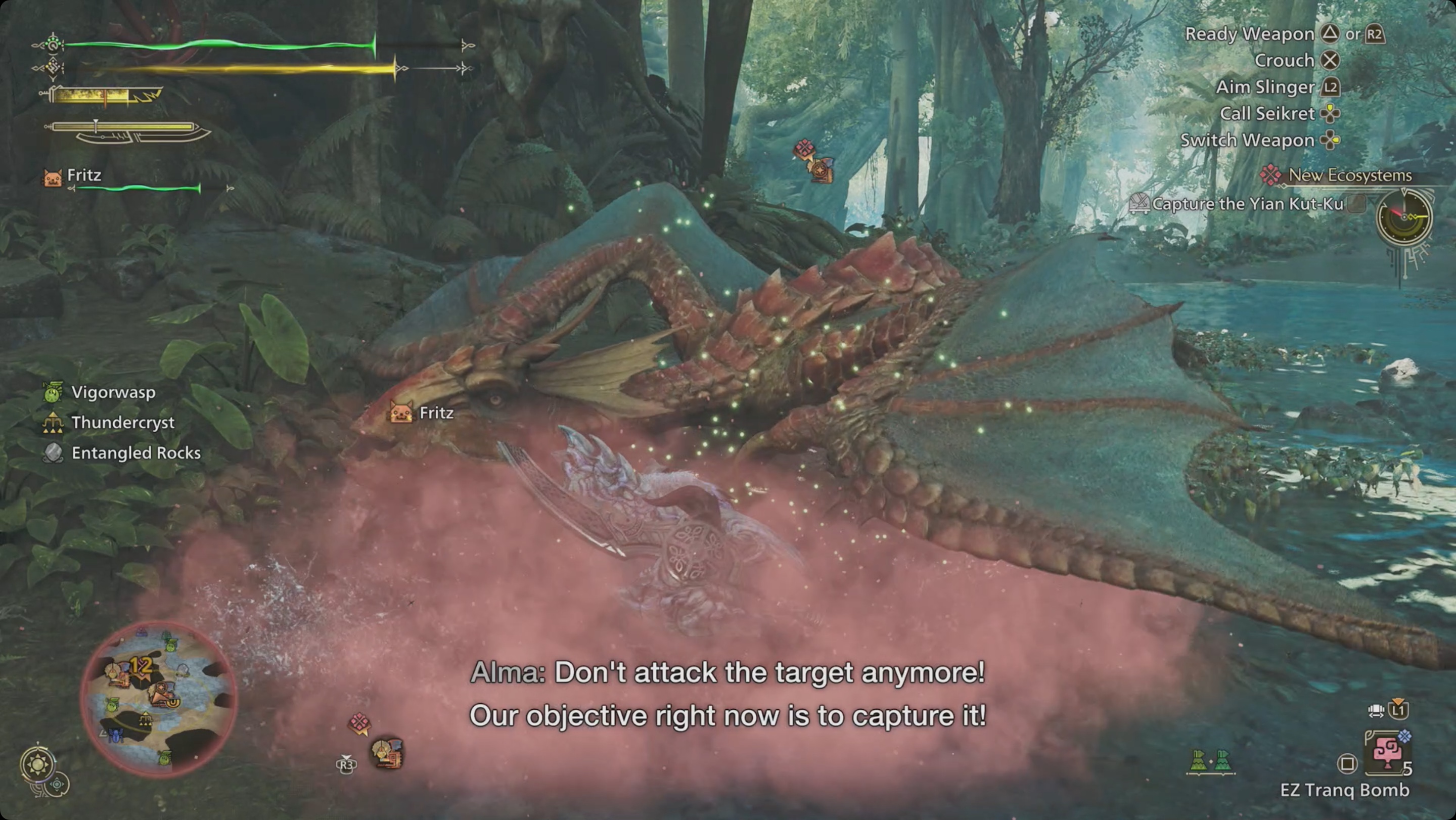Pick the Entangled Rocks entry
This screenshot has height=820, width=1456.
(x=135, y=452)
